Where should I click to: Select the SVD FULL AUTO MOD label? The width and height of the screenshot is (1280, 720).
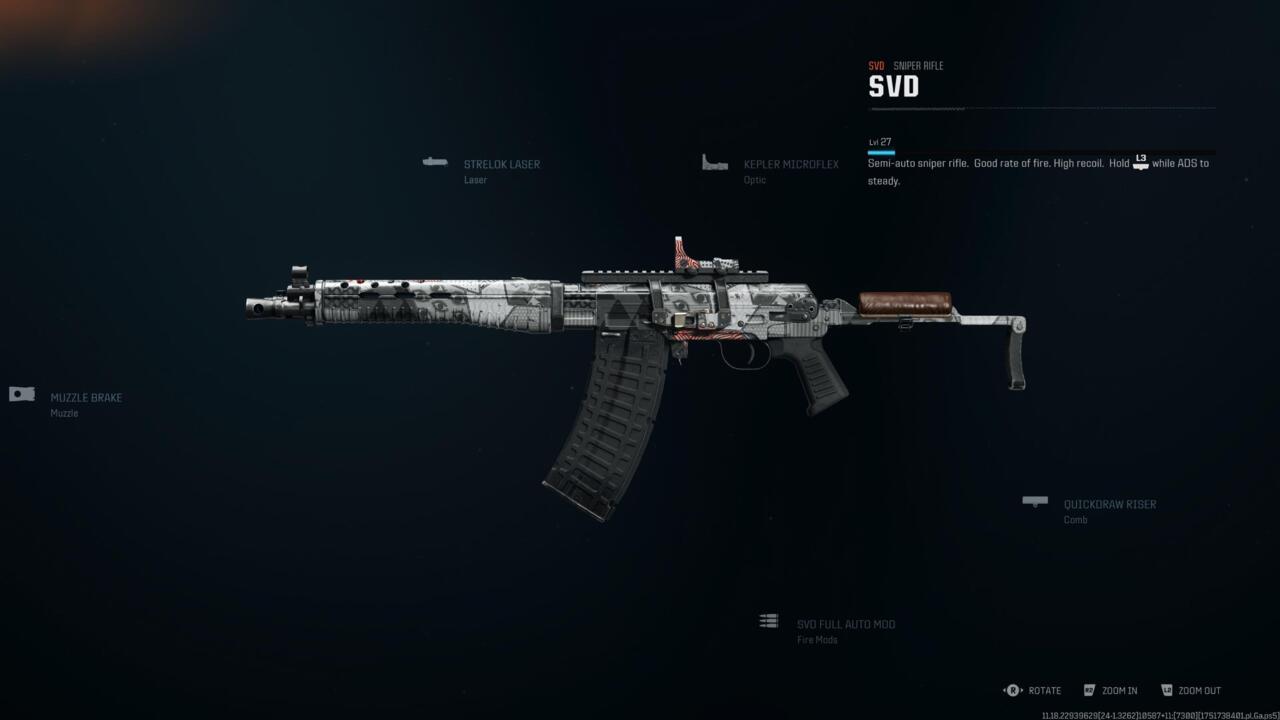844,623
